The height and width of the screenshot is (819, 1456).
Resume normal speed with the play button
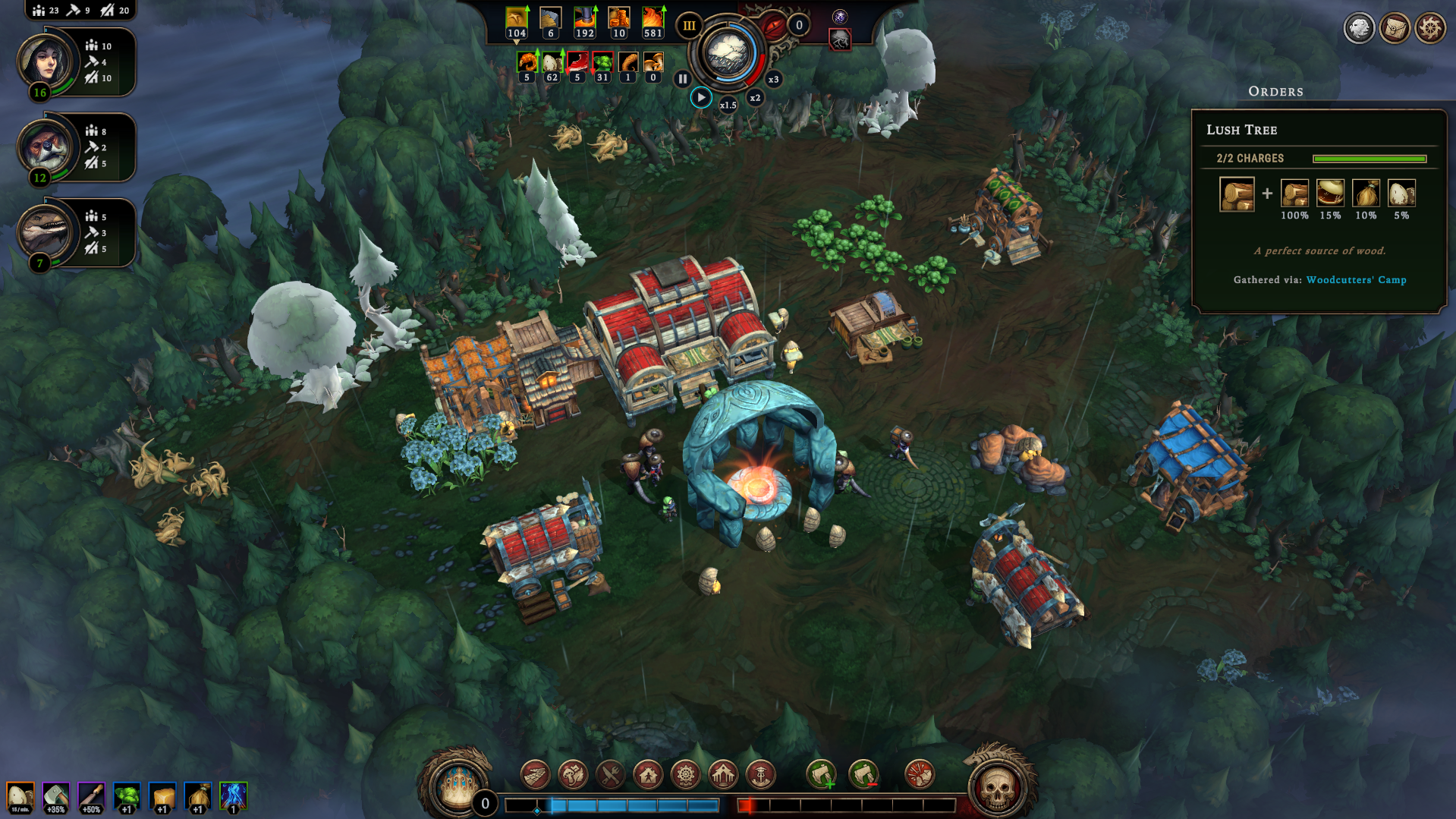[x=701, y=97]
